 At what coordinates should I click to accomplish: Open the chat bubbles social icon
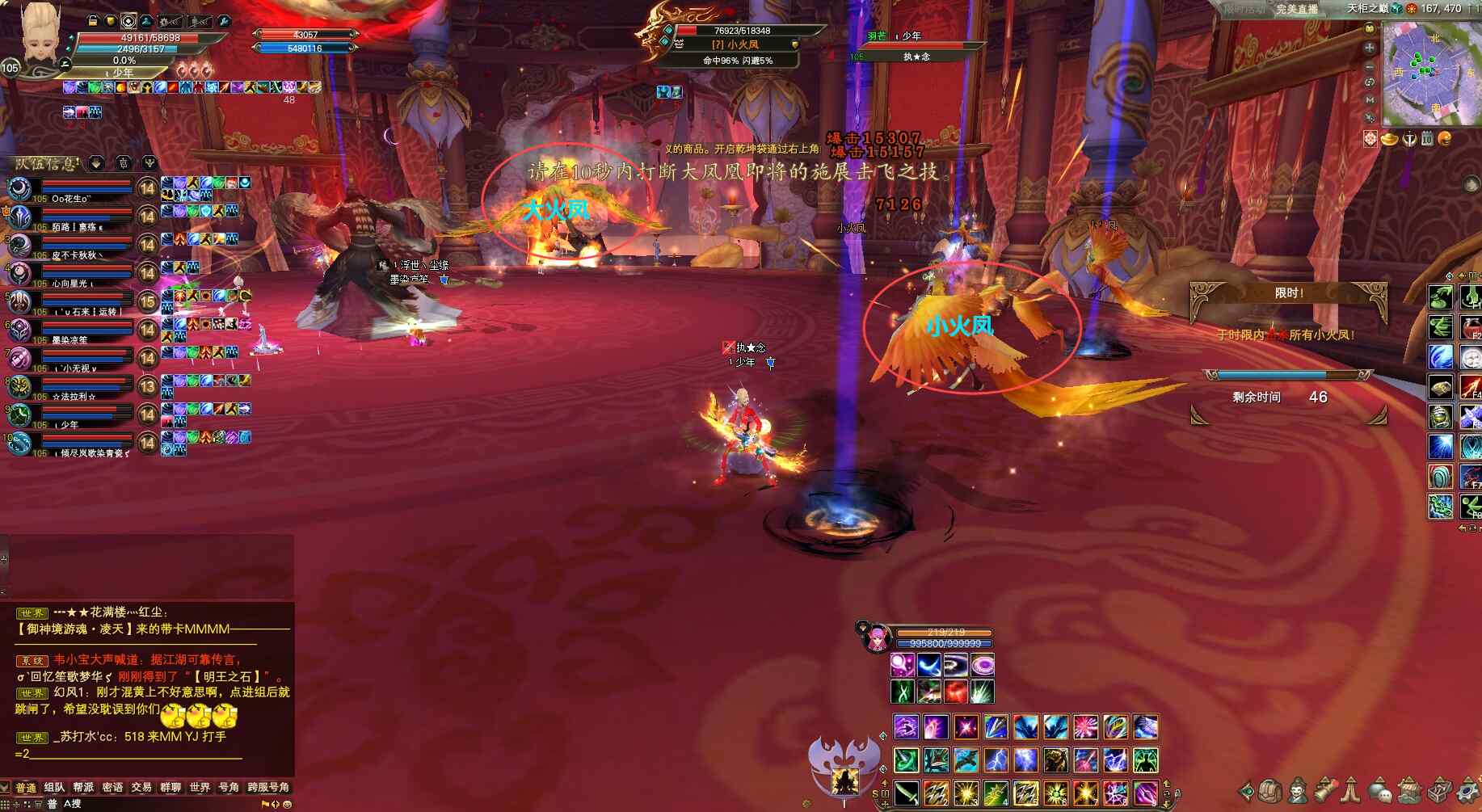pyautogui.click(x=1379, y=790)
